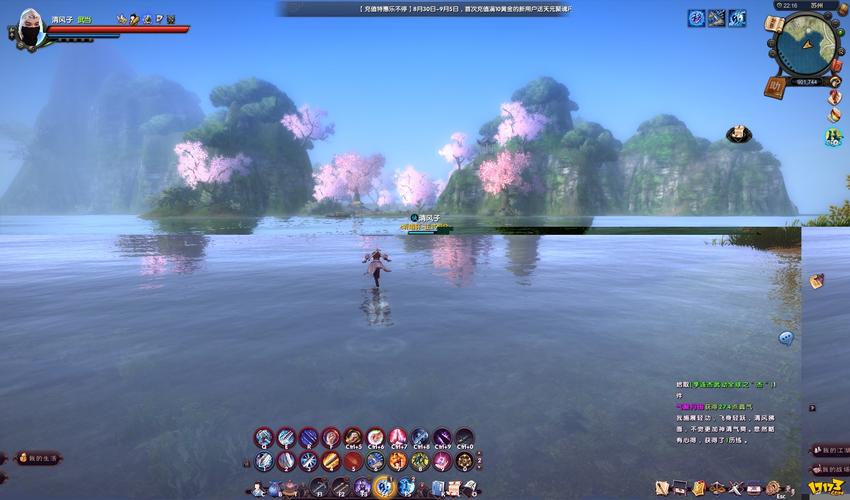Select the first blue buff icon
Screen dimensions: 850x500
click(696, 18)
